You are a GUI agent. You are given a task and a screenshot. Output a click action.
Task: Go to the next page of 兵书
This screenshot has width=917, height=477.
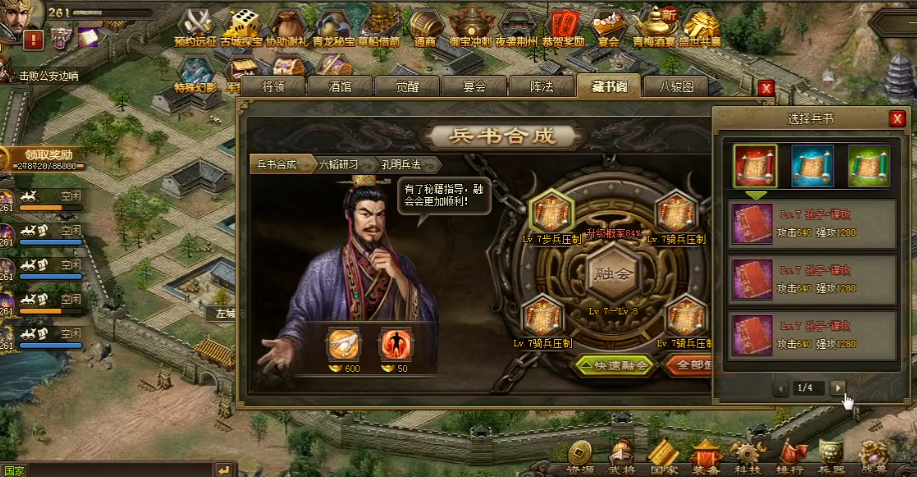838,387
